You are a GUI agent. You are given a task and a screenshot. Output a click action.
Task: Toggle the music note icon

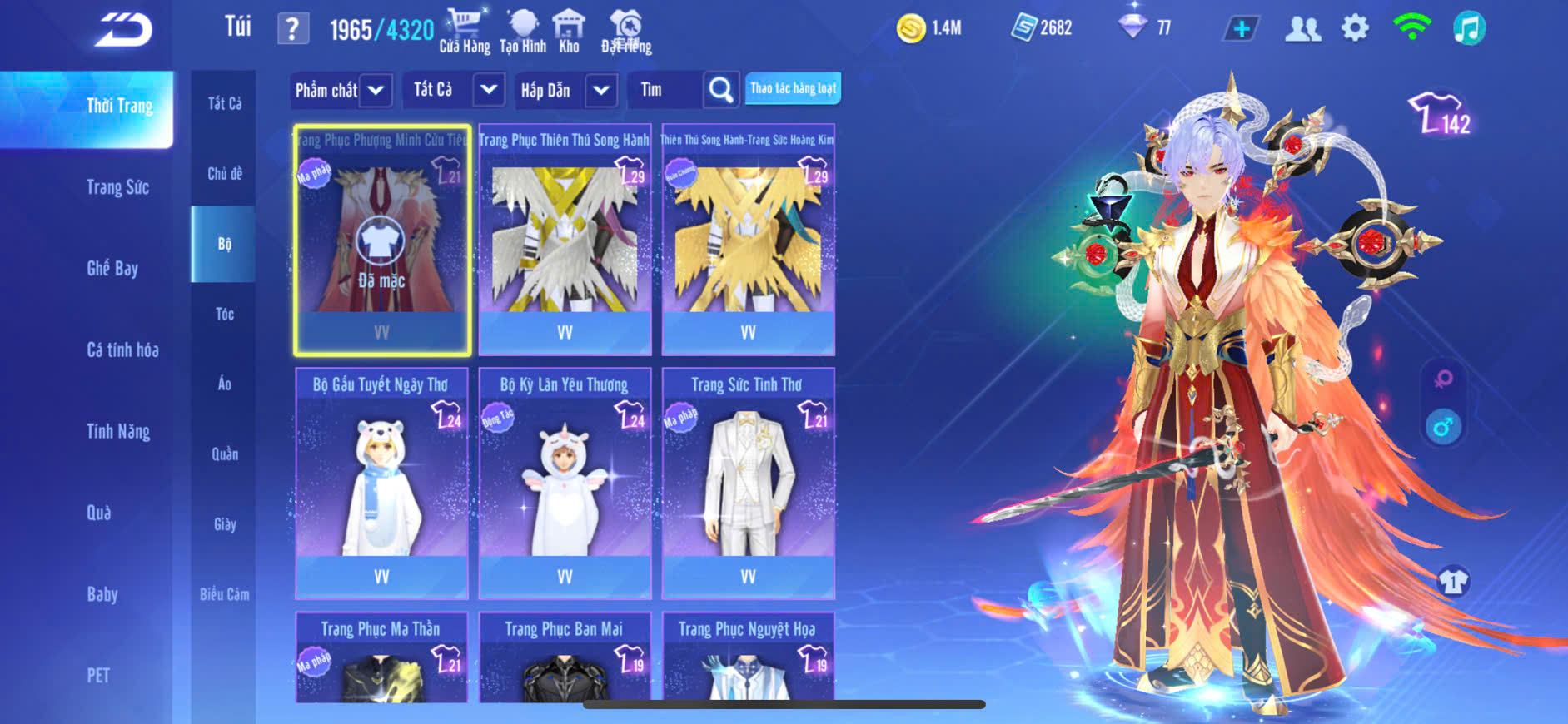point(1469,28)
